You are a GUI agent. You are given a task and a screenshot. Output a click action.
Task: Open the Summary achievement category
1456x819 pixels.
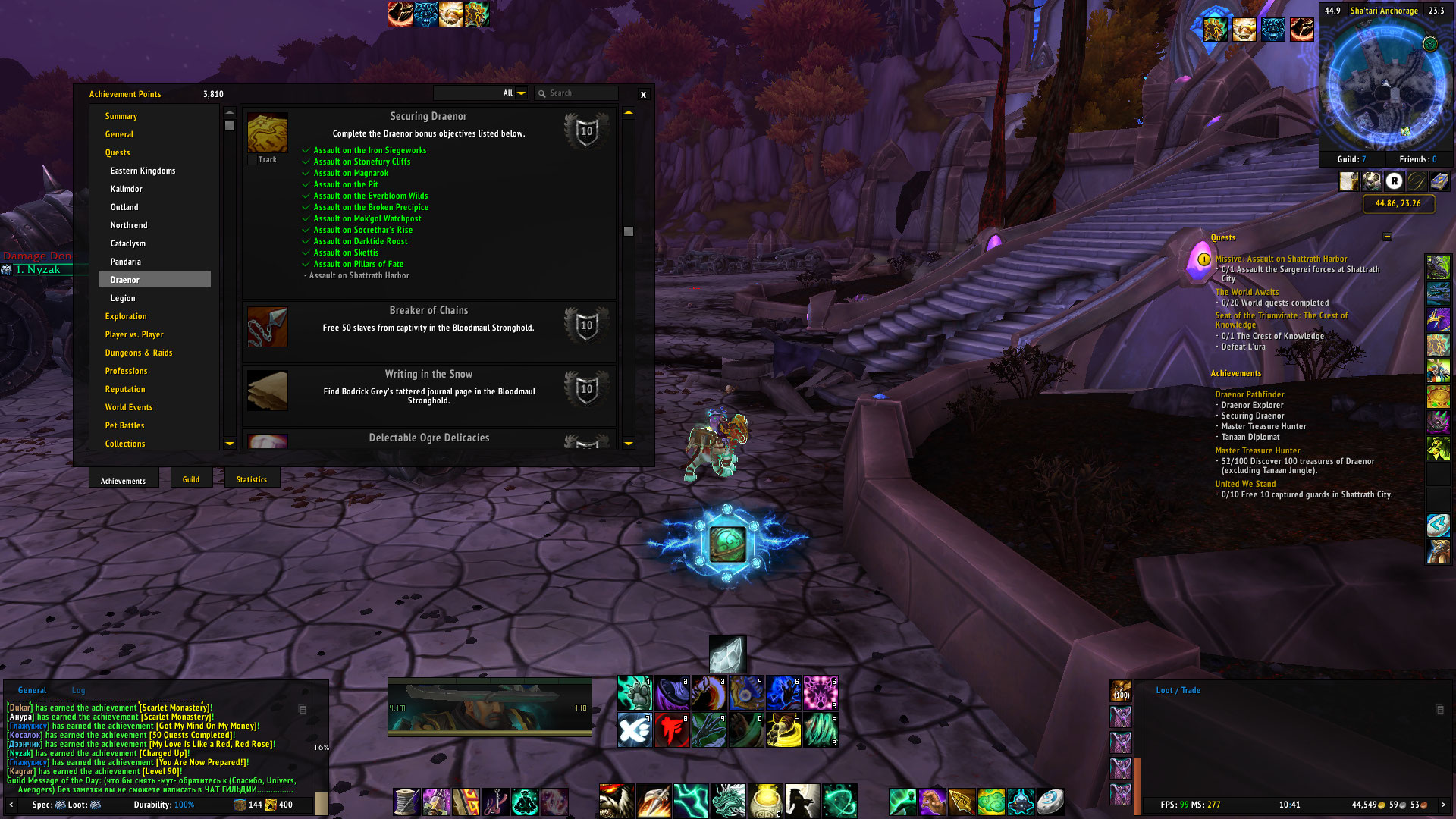[x=121, y=116]
